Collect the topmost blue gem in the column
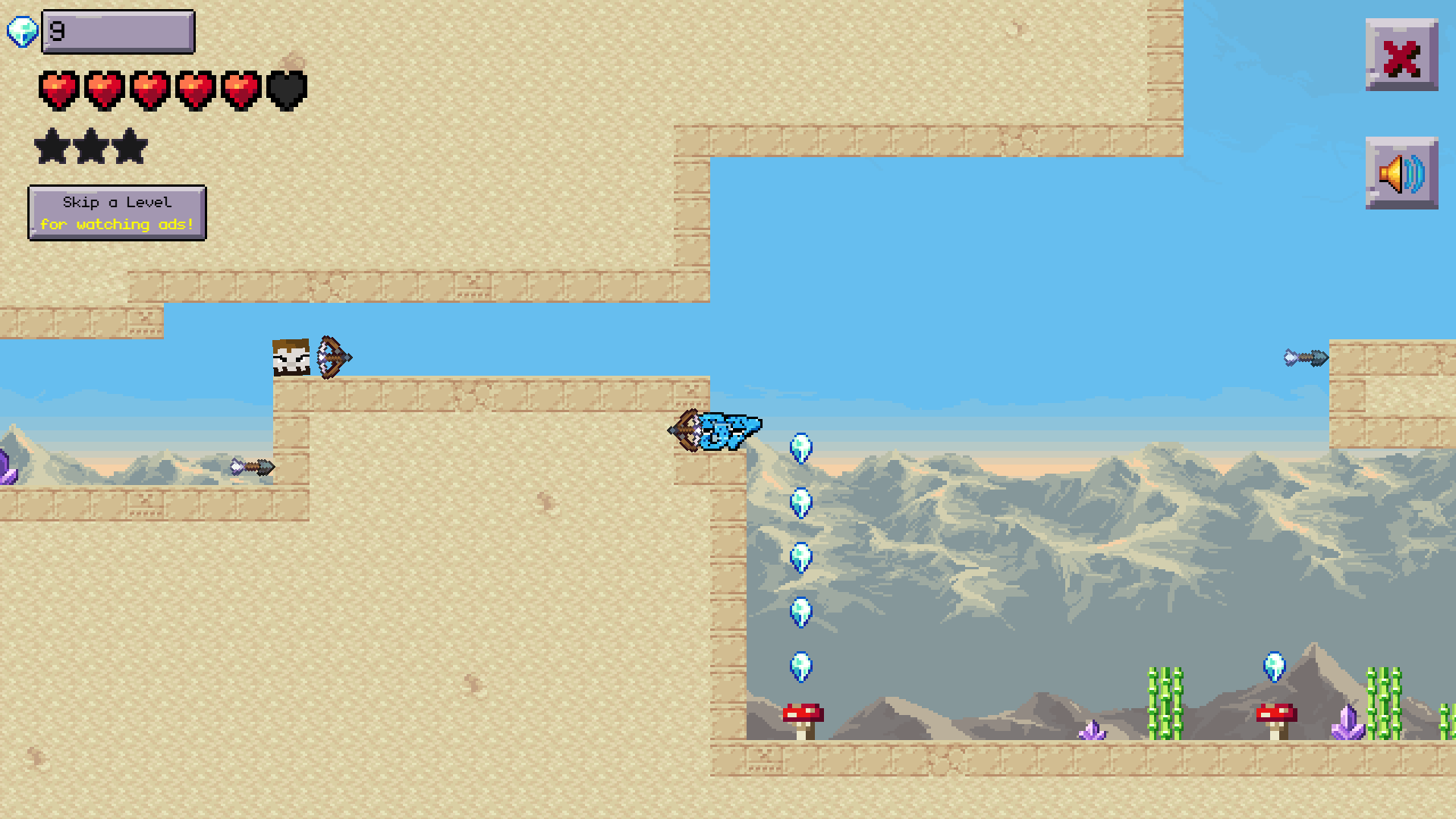The height and width of the screenshot is (819, 1456). point(800,448)
